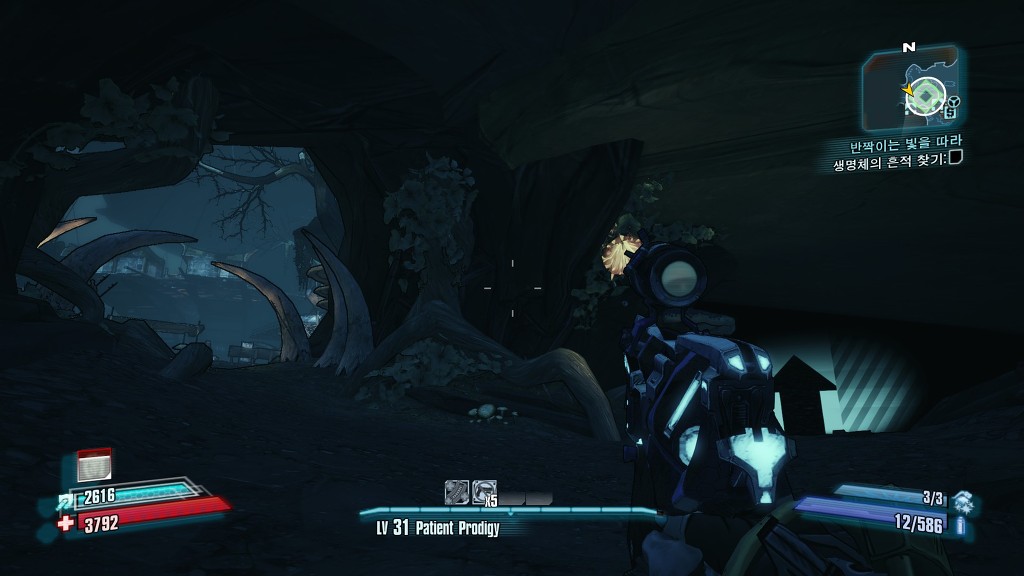Screen dimensions: 1024x576
Task: Click the bullet ammo icon beside 12/586
Action: (962, 524)
